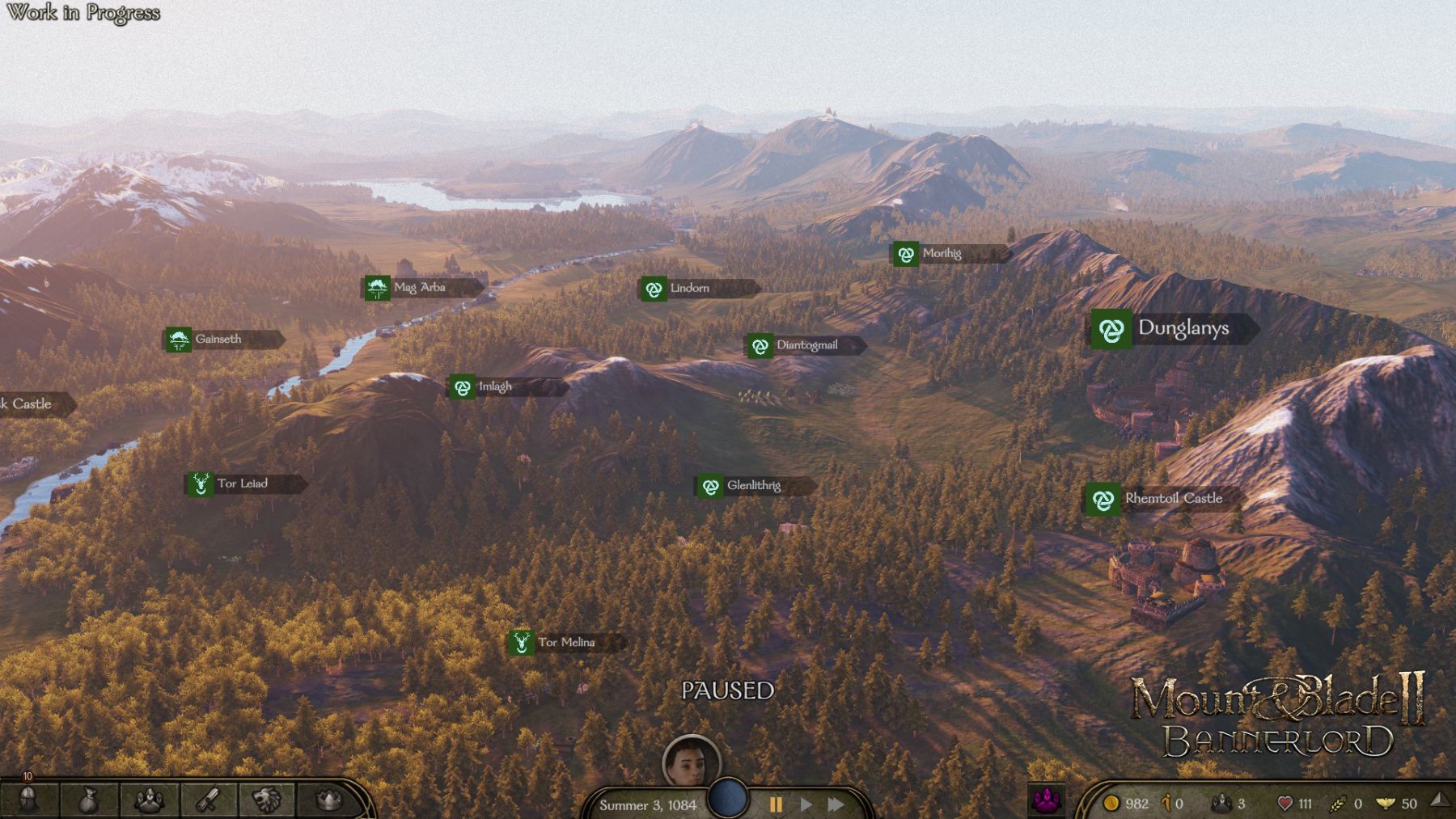1456x819 pixels.
Task: Open the party troops screen
Action: [150, 800]
